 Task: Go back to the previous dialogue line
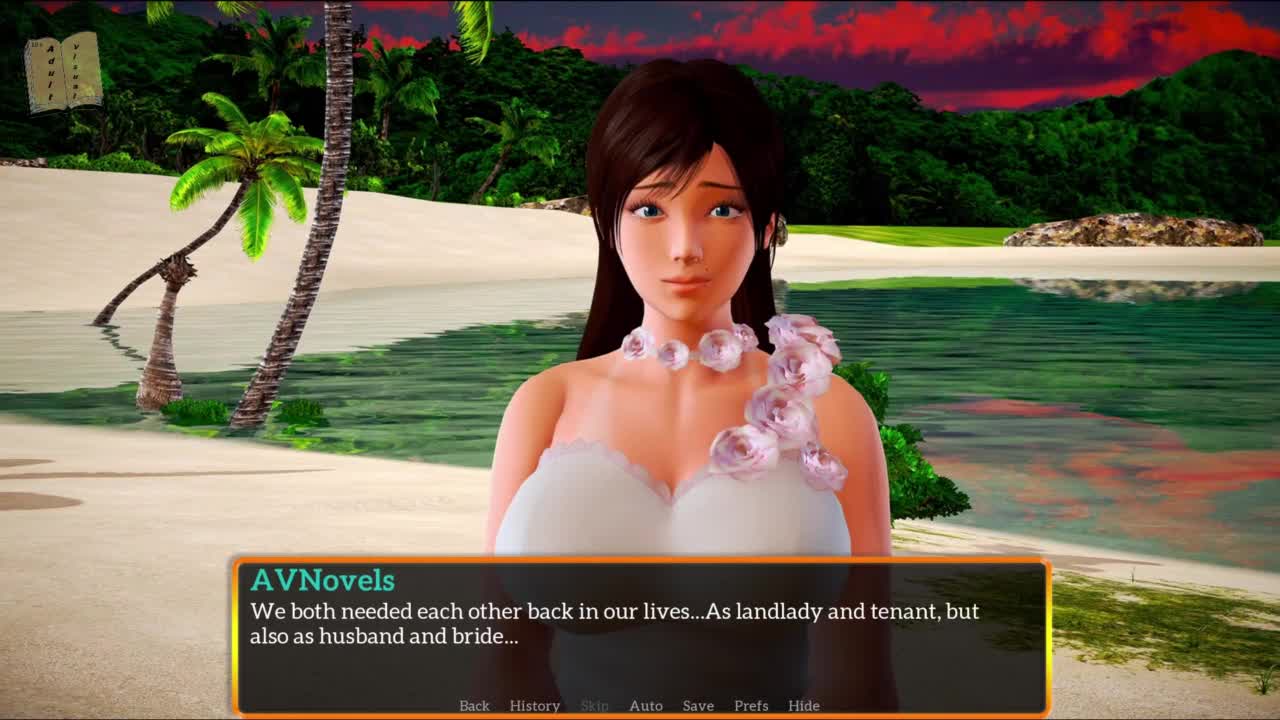point(474,705)
